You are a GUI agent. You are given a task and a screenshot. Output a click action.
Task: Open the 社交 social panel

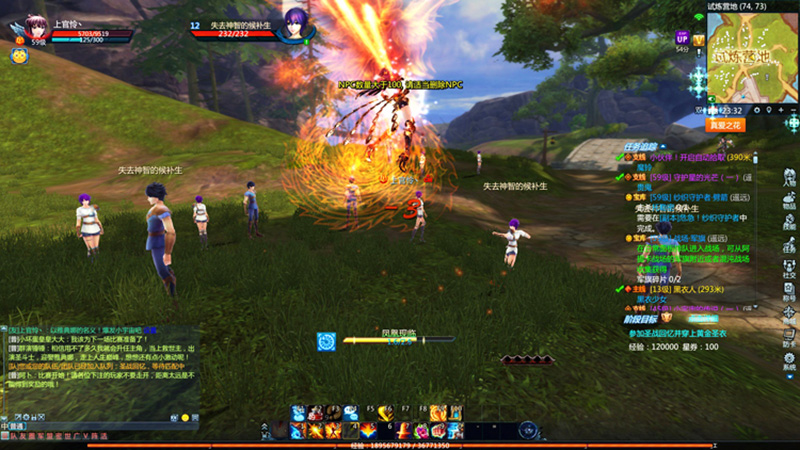coord(789,269)
